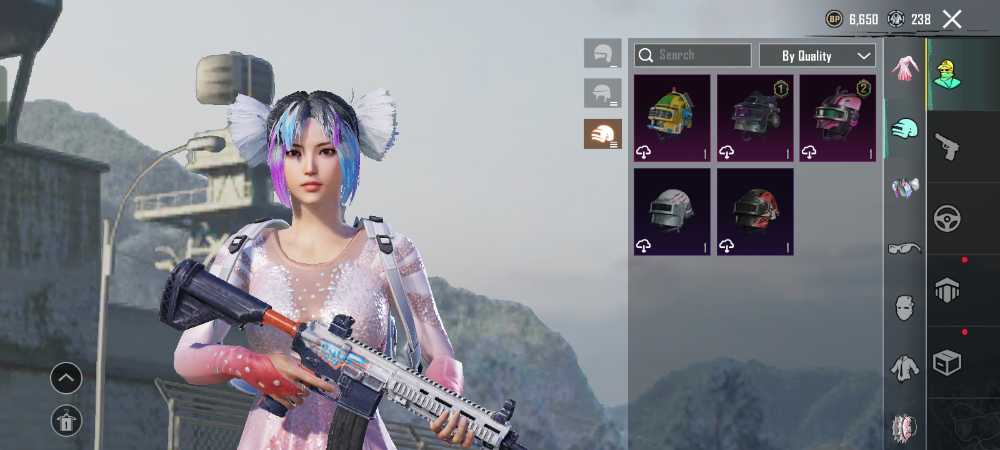Open the wardrobe preset hanger button

point(66,422)
